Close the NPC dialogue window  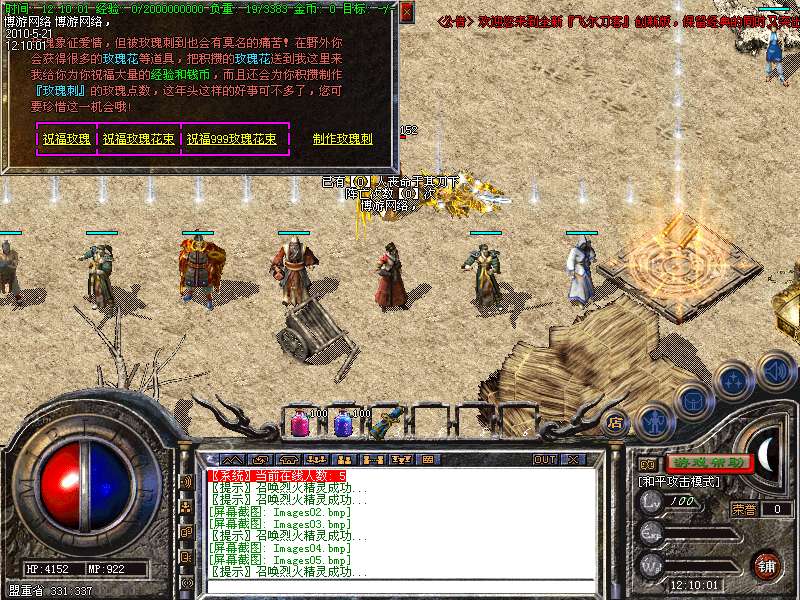tap(406, 13)
